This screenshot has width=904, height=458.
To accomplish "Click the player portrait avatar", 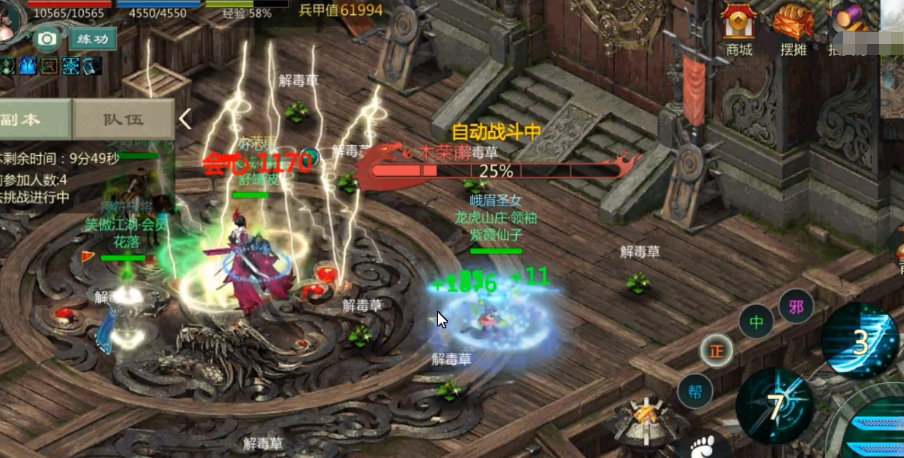I will [12, 22].
